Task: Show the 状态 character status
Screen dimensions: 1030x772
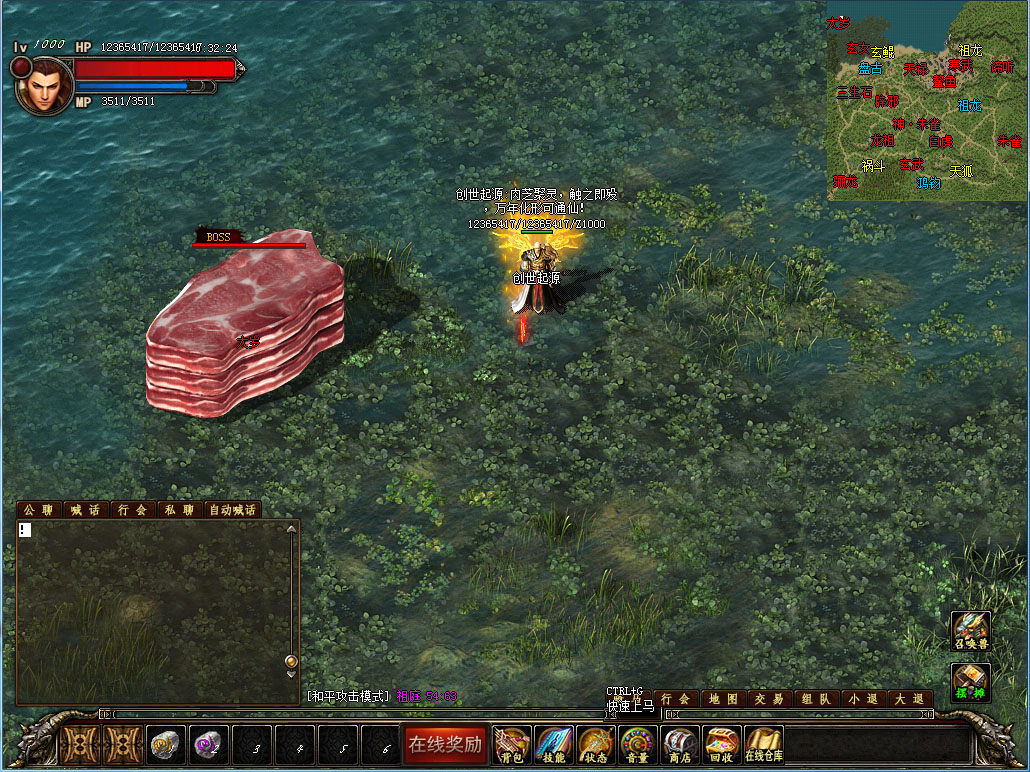Action: click(596, 744)
